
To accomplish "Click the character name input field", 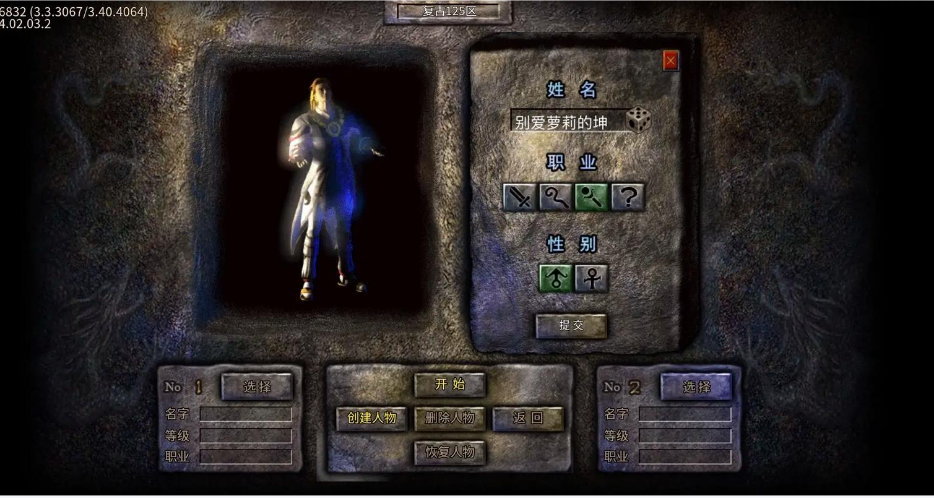I will click(567, 122).
